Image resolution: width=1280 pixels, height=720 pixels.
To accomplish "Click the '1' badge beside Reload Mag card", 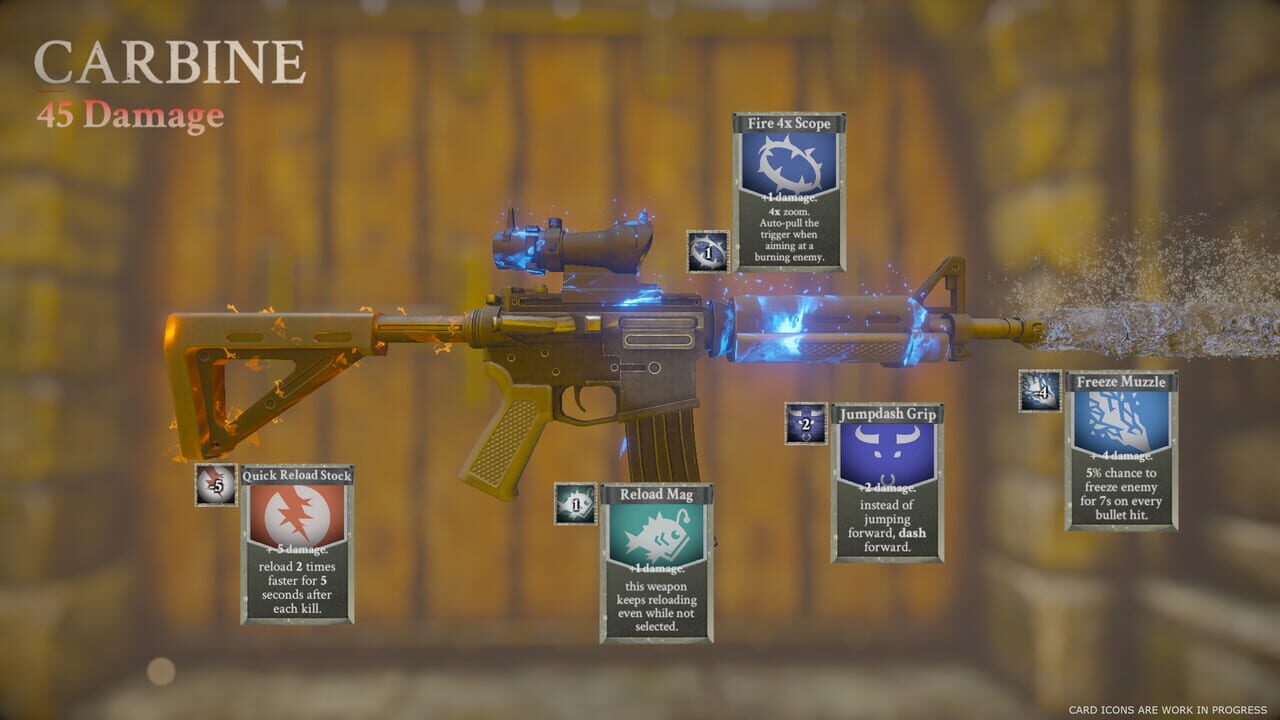I will coord(575,502).
